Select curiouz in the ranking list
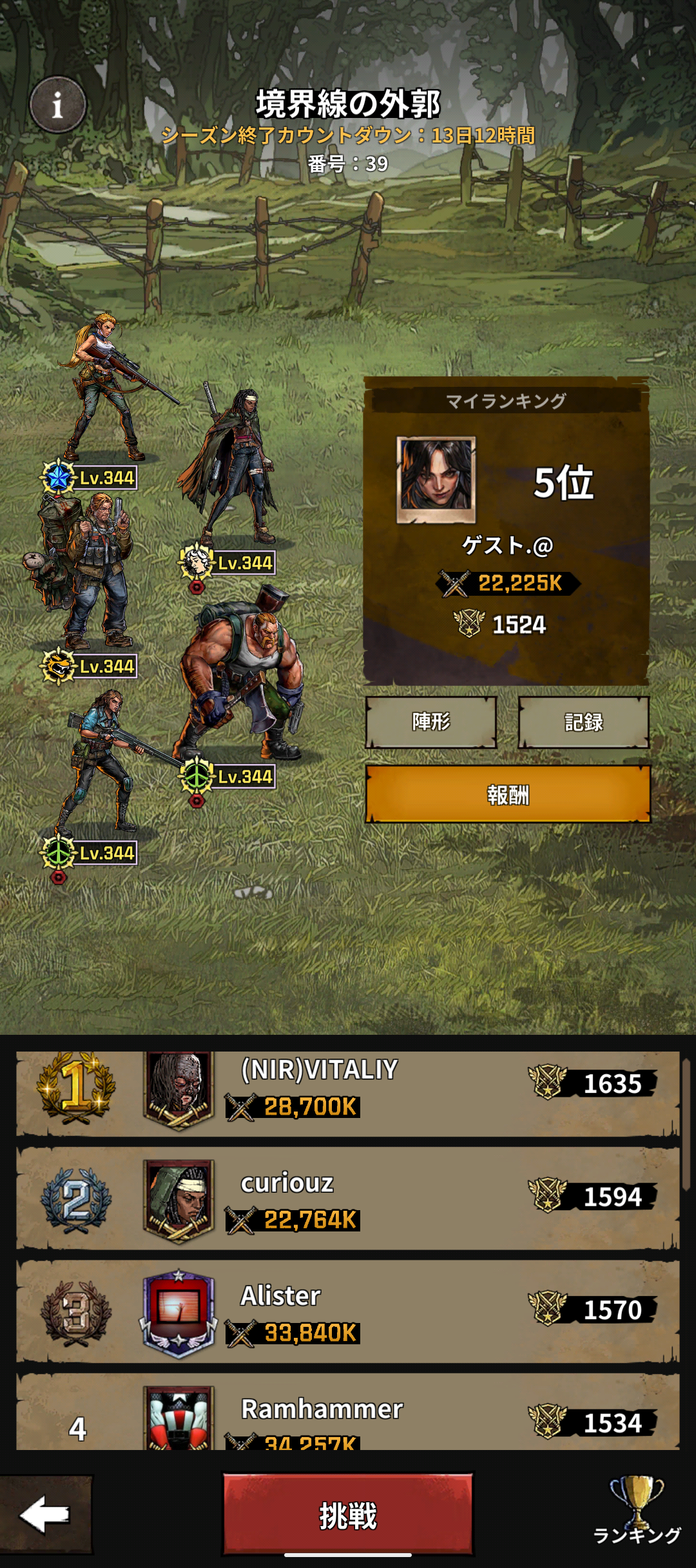The image size is (696, 1568). (348, 1199)
